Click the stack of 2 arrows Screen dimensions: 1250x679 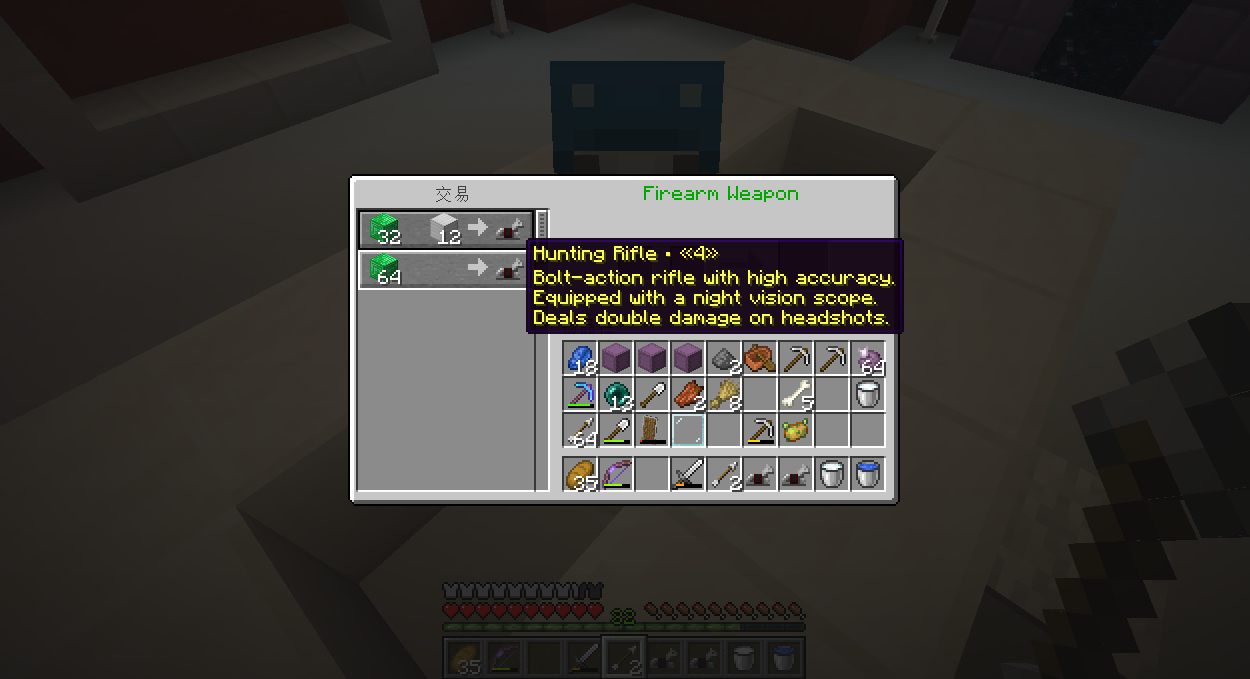coord(724,474)
